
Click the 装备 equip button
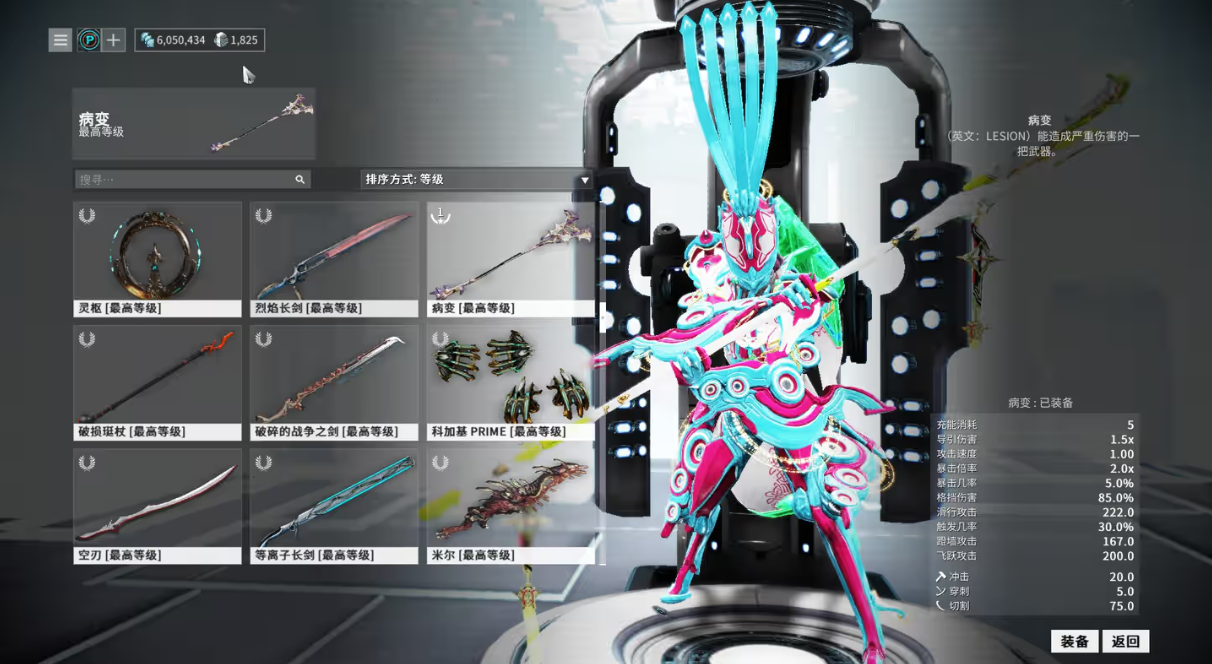(x=1074, y=641)
